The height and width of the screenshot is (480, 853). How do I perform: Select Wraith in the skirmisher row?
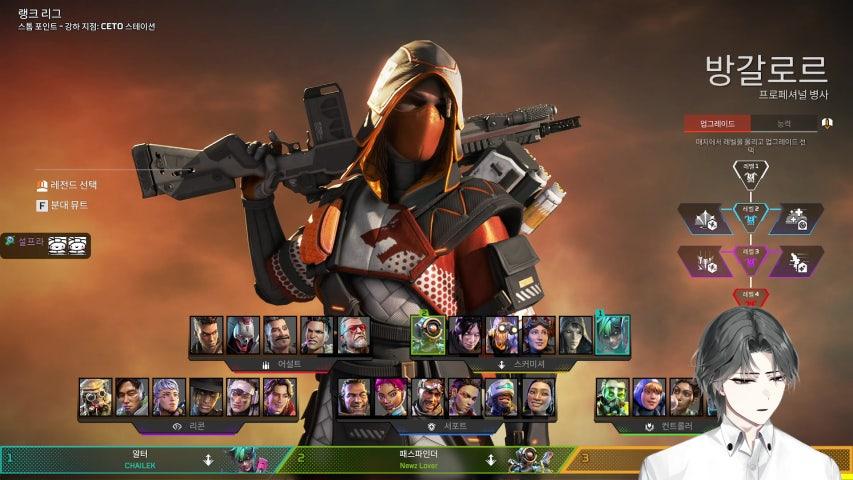465,336
